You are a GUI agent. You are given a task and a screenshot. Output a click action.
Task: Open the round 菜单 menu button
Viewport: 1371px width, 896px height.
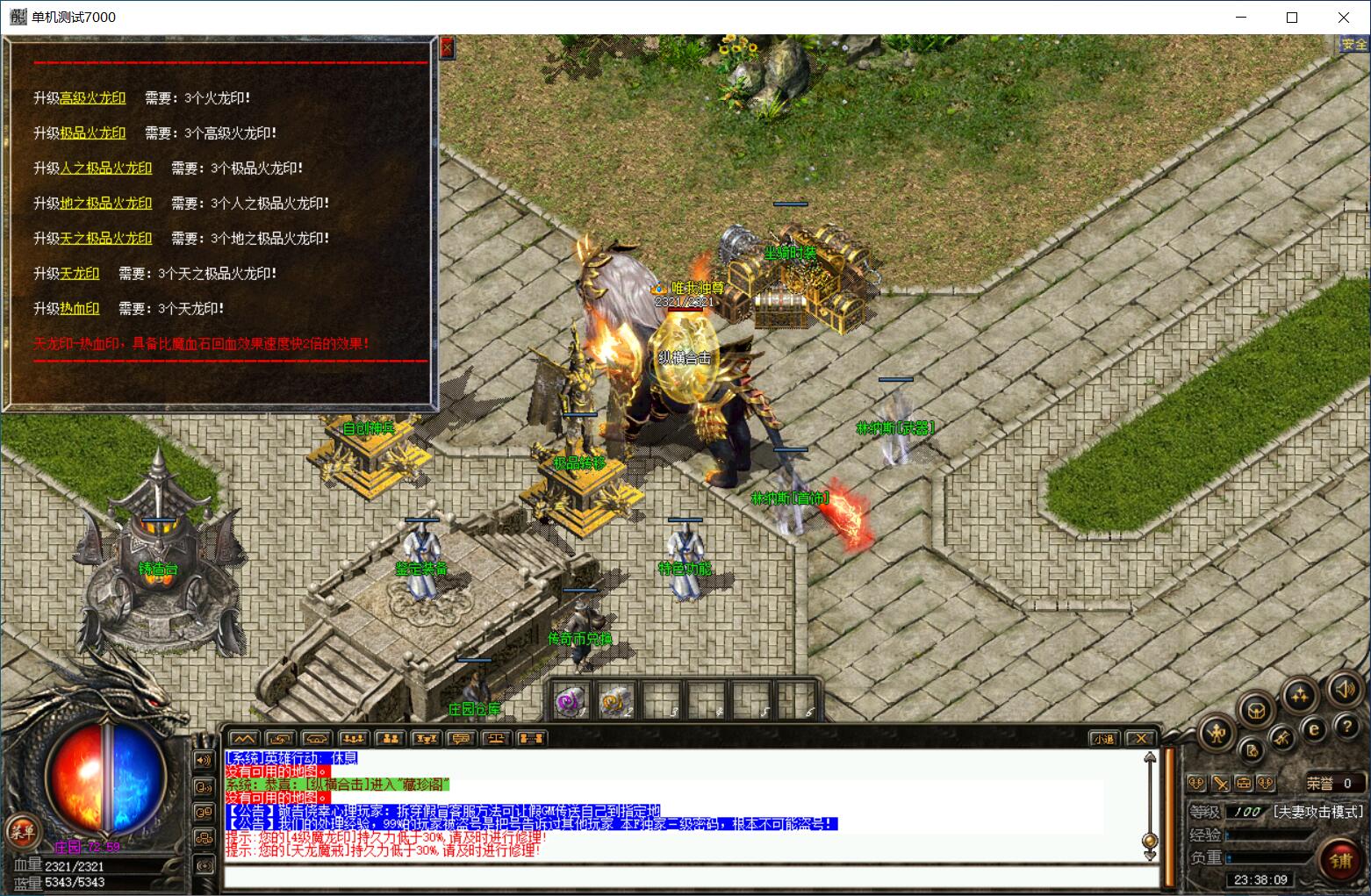tap(23, 831)
